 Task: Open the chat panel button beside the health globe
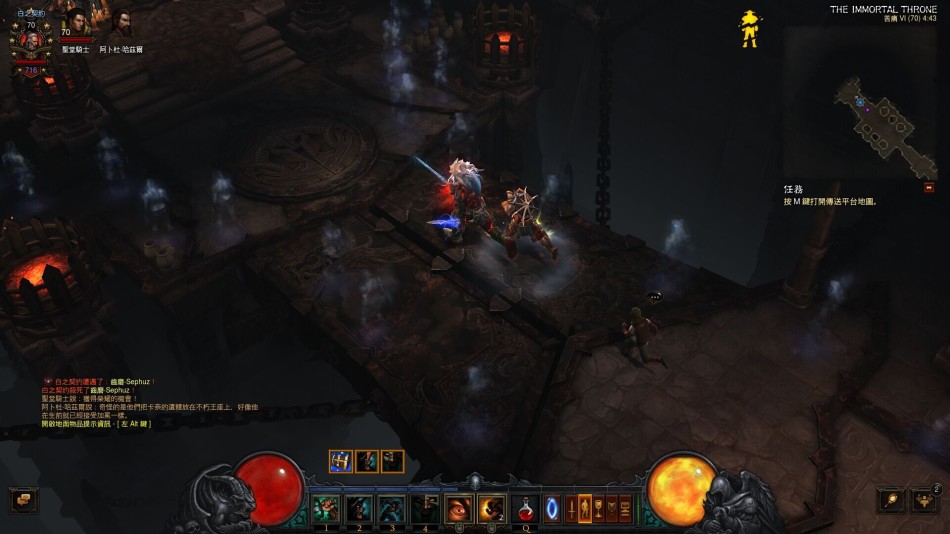[x=24, y=500]
